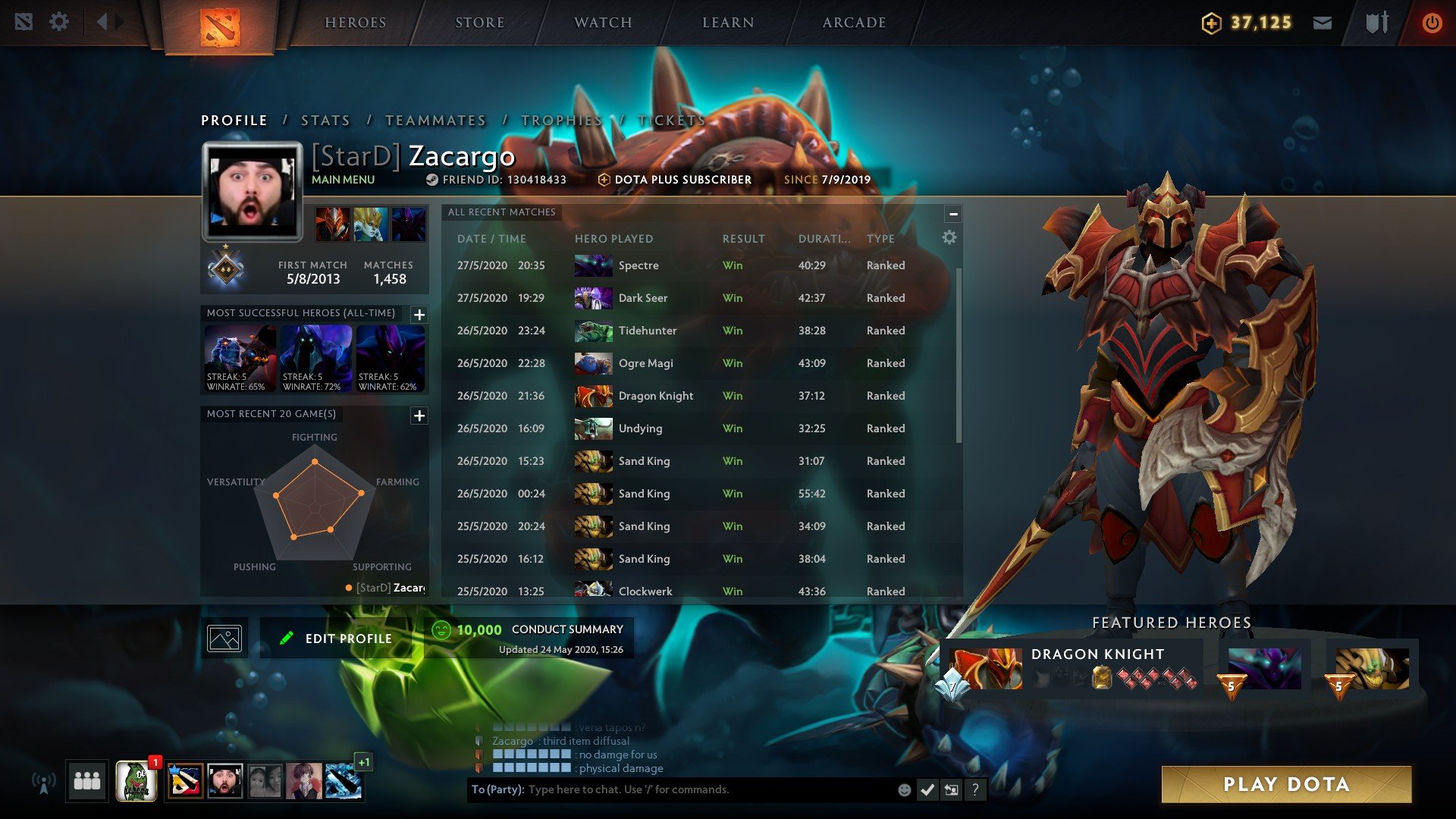Open recent matches filter gear
This screenshot has width=1456, height=819.
pos(948,237)
